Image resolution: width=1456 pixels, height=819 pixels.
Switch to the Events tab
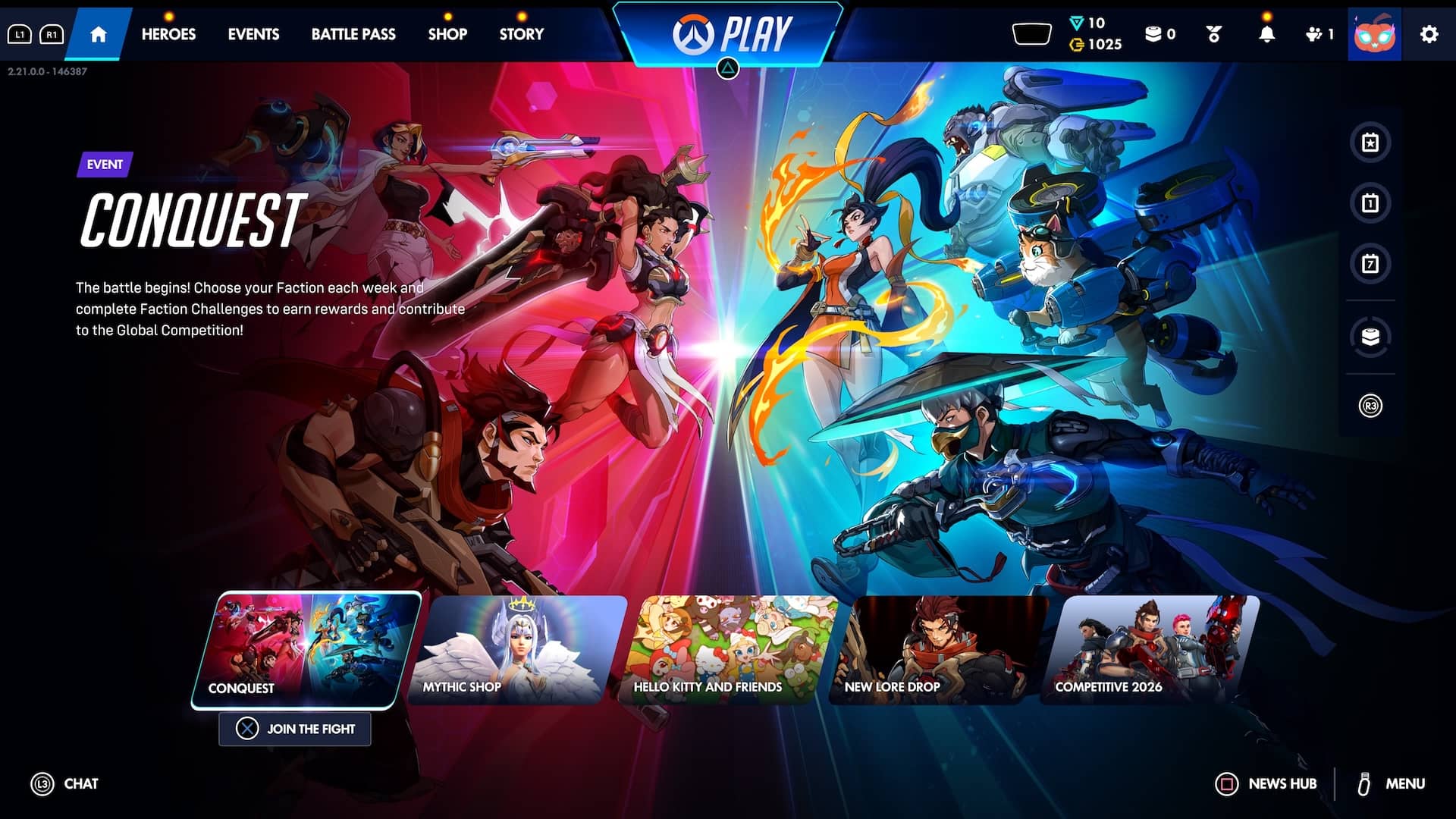253,34
